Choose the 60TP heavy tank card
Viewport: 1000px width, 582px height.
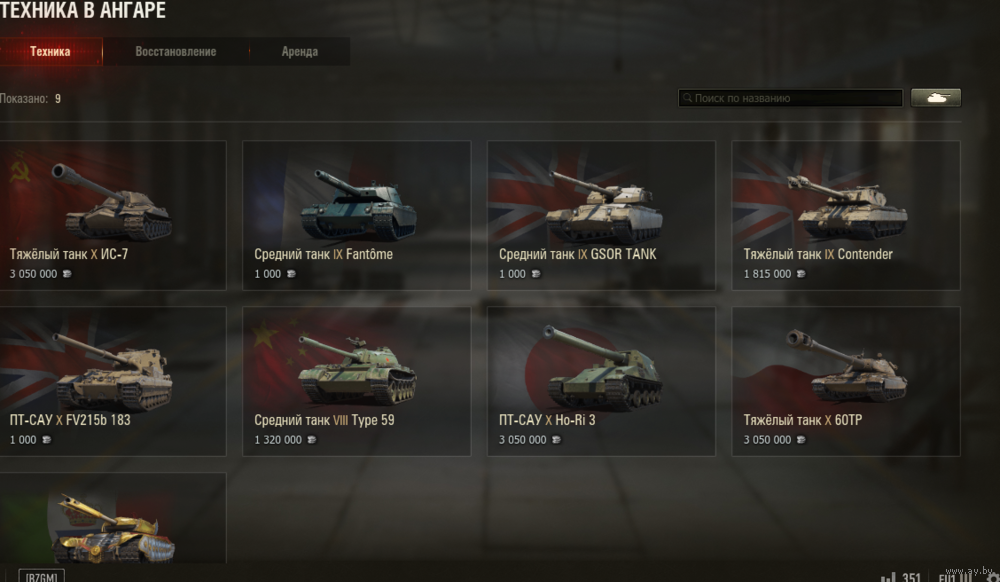click(x=846, y=381)
